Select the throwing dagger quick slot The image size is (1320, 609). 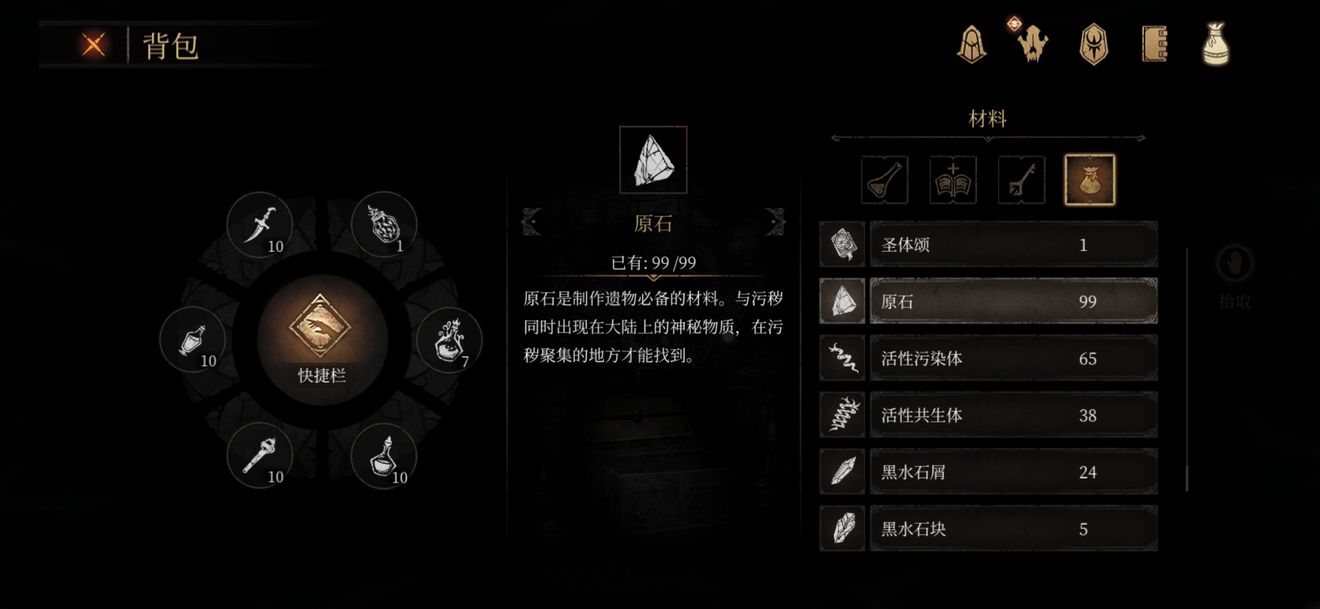click(259, 225)
